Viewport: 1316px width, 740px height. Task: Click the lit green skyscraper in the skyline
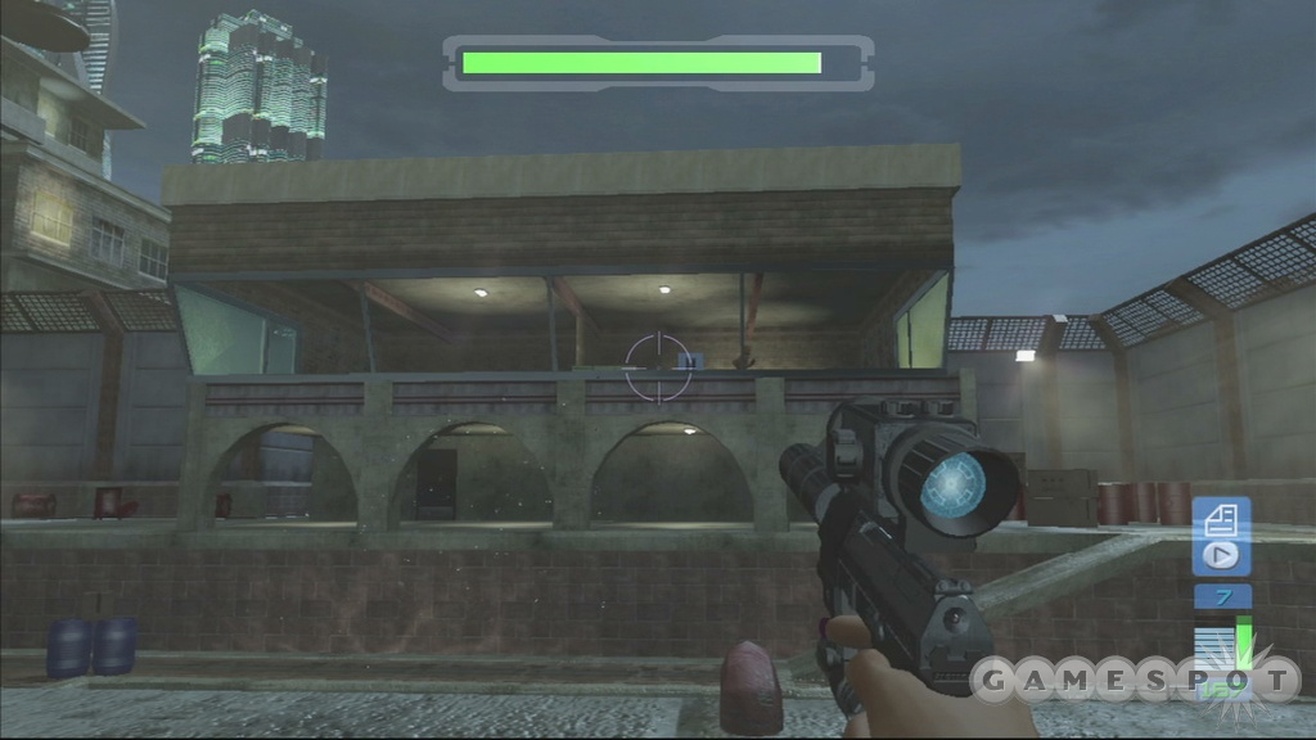[253, 90]
